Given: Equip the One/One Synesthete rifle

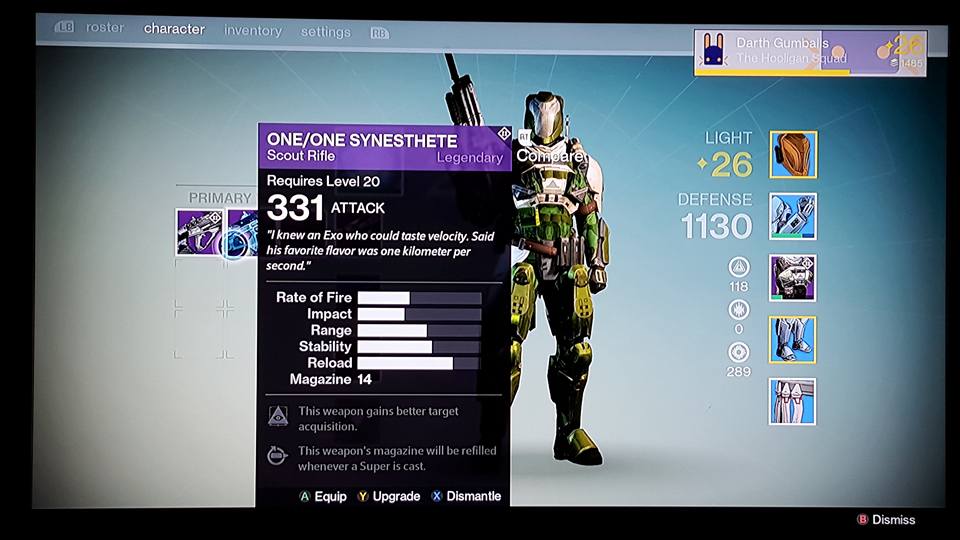Looking at the screenshot, I should [x=323, y=496].
